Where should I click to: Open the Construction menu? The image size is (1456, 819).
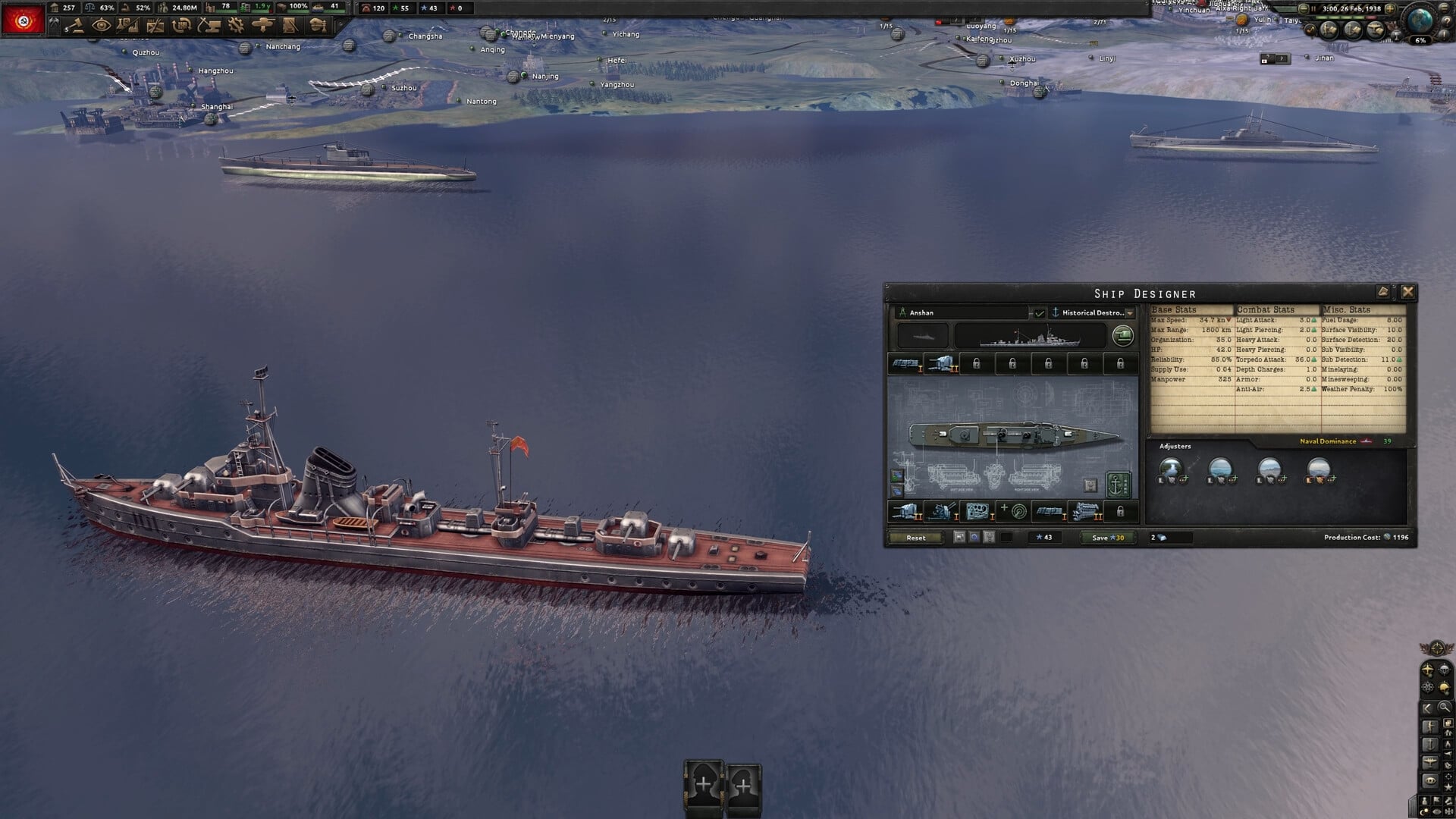tap(209, 29)
